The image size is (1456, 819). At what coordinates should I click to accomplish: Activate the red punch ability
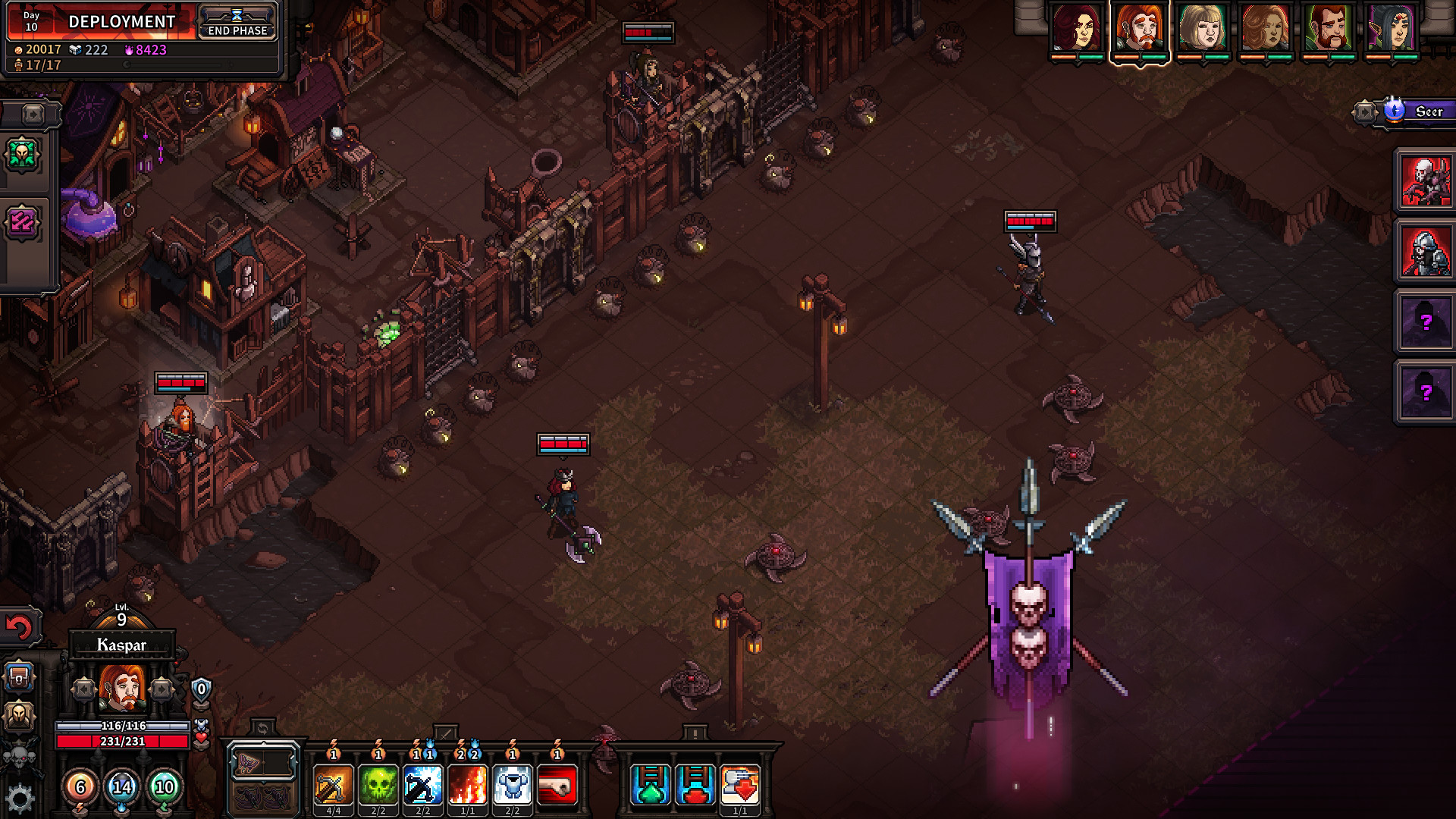[557, 786]
